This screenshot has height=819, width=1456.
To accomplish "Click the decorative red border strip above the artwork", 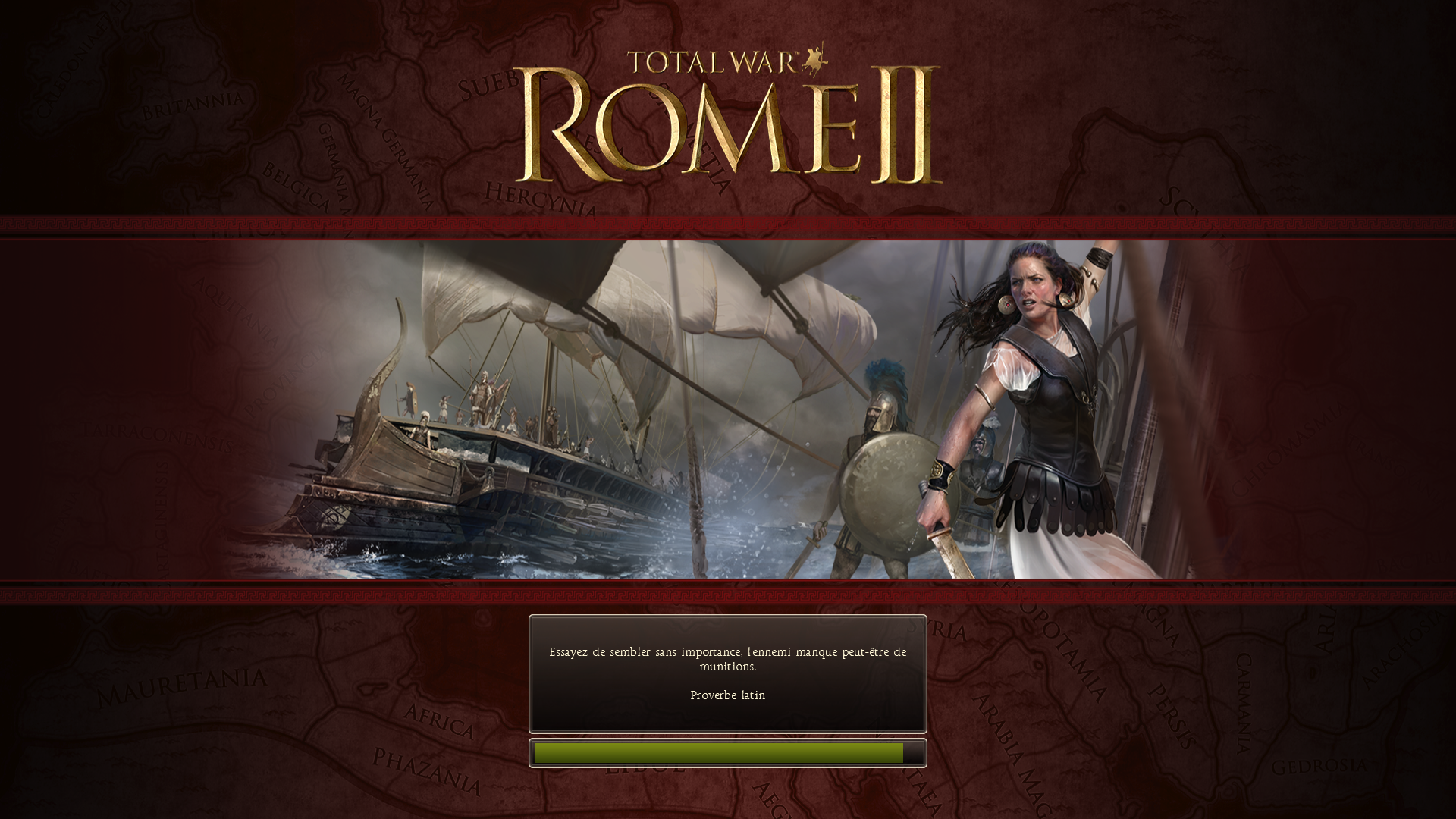I will point(728,224).
